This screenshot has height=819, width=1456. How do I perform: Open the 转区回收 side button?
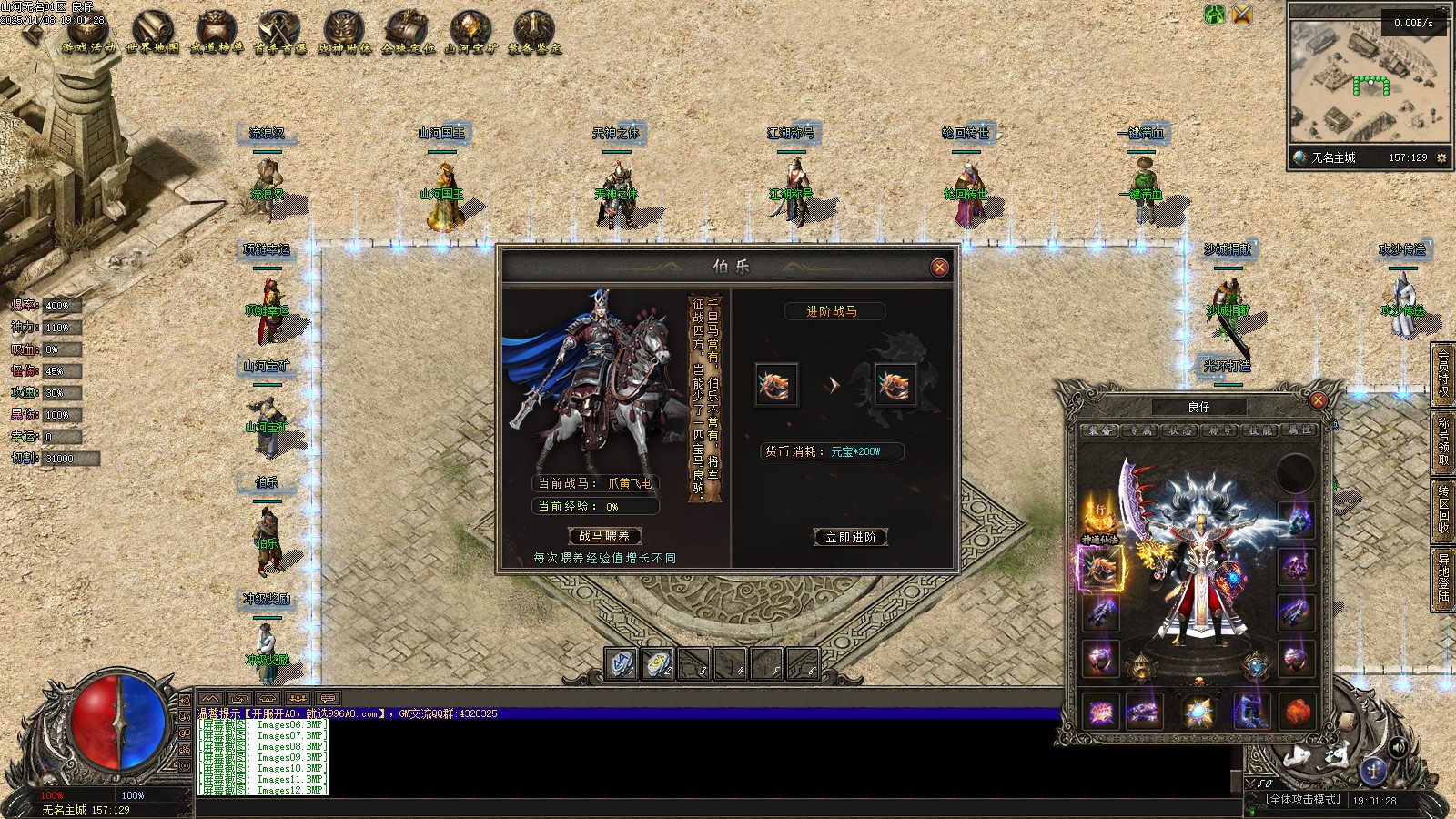[1443, 508]
